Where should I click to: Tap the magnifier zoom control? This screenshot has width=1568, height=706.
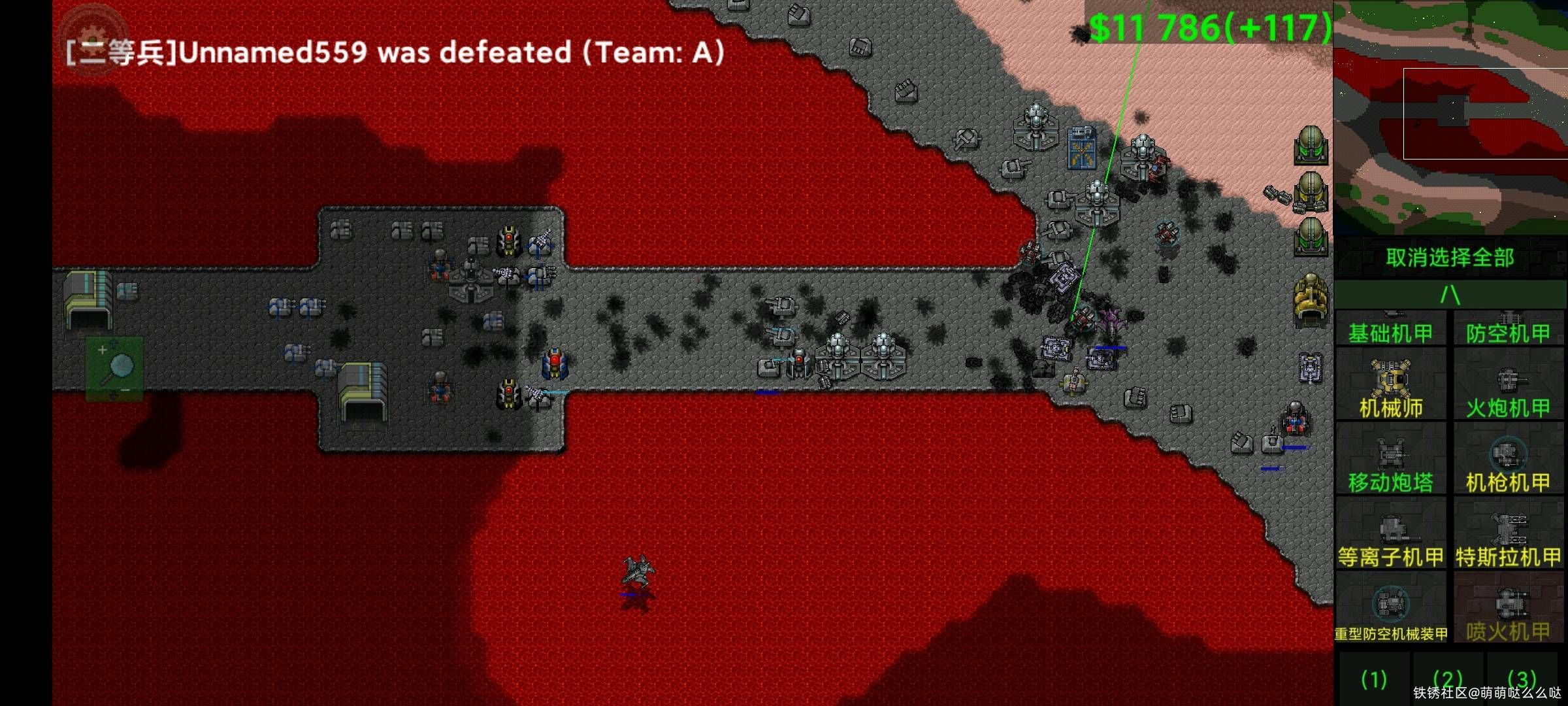115,369
